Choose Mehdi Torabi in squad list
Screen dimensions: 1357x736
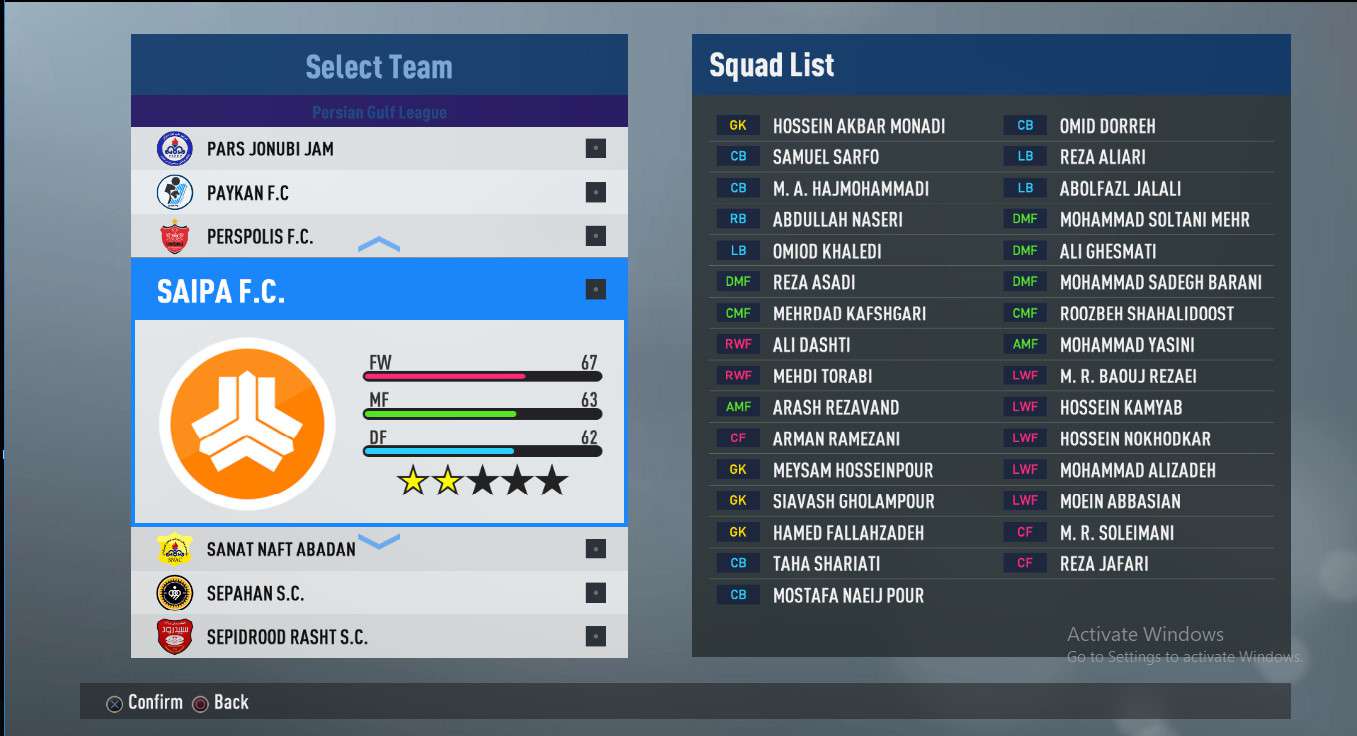(822, 376)
